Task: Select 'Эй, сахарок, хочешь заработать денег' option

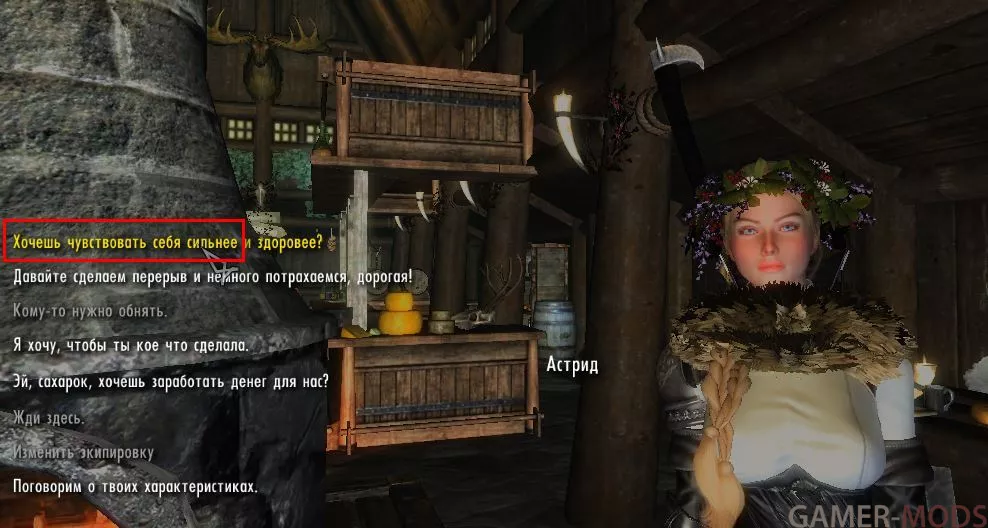Action: coord(171,382)
